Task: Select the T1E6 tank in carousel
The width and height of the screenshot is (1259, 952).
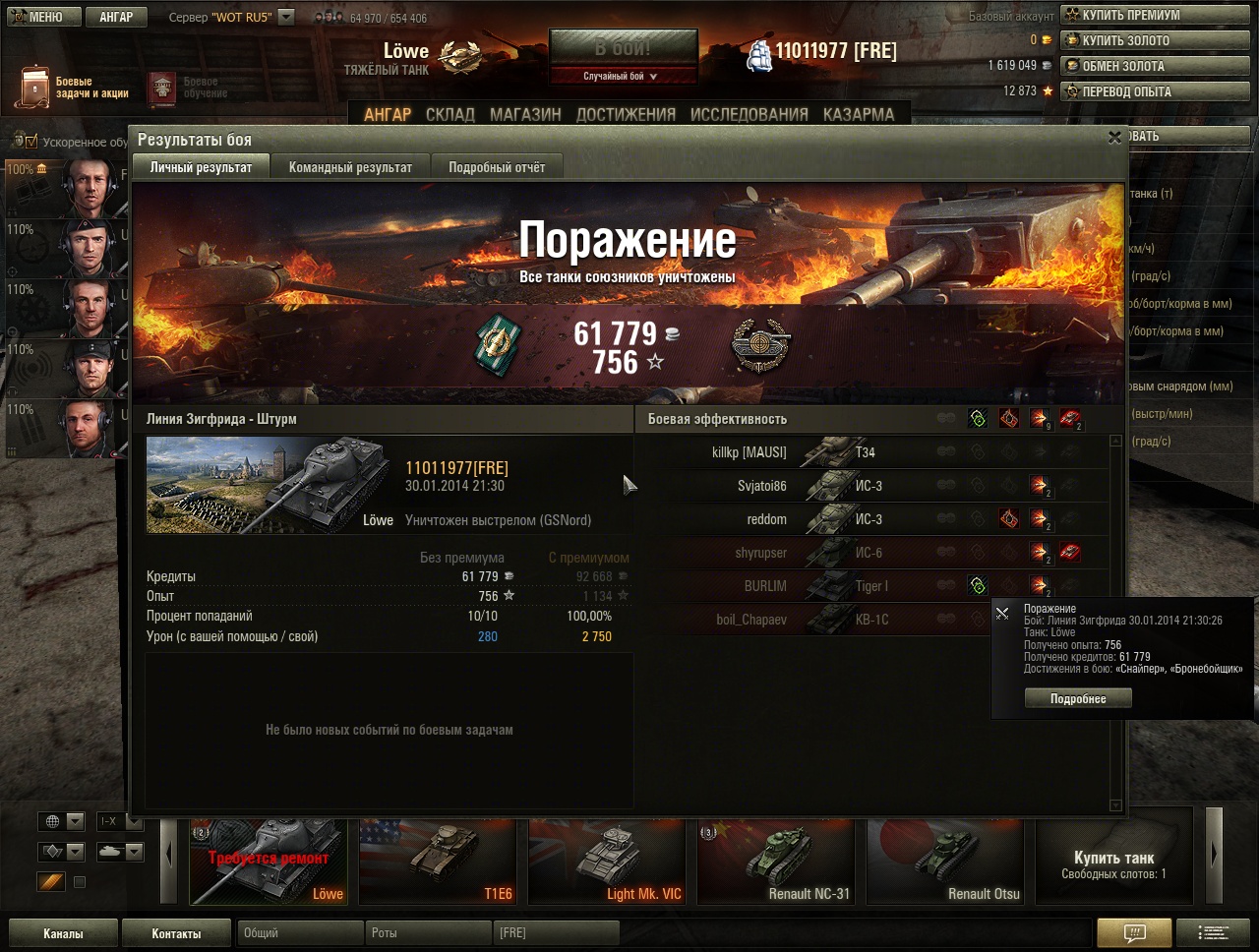Action: pyautogui.click(x=438, y=861)
